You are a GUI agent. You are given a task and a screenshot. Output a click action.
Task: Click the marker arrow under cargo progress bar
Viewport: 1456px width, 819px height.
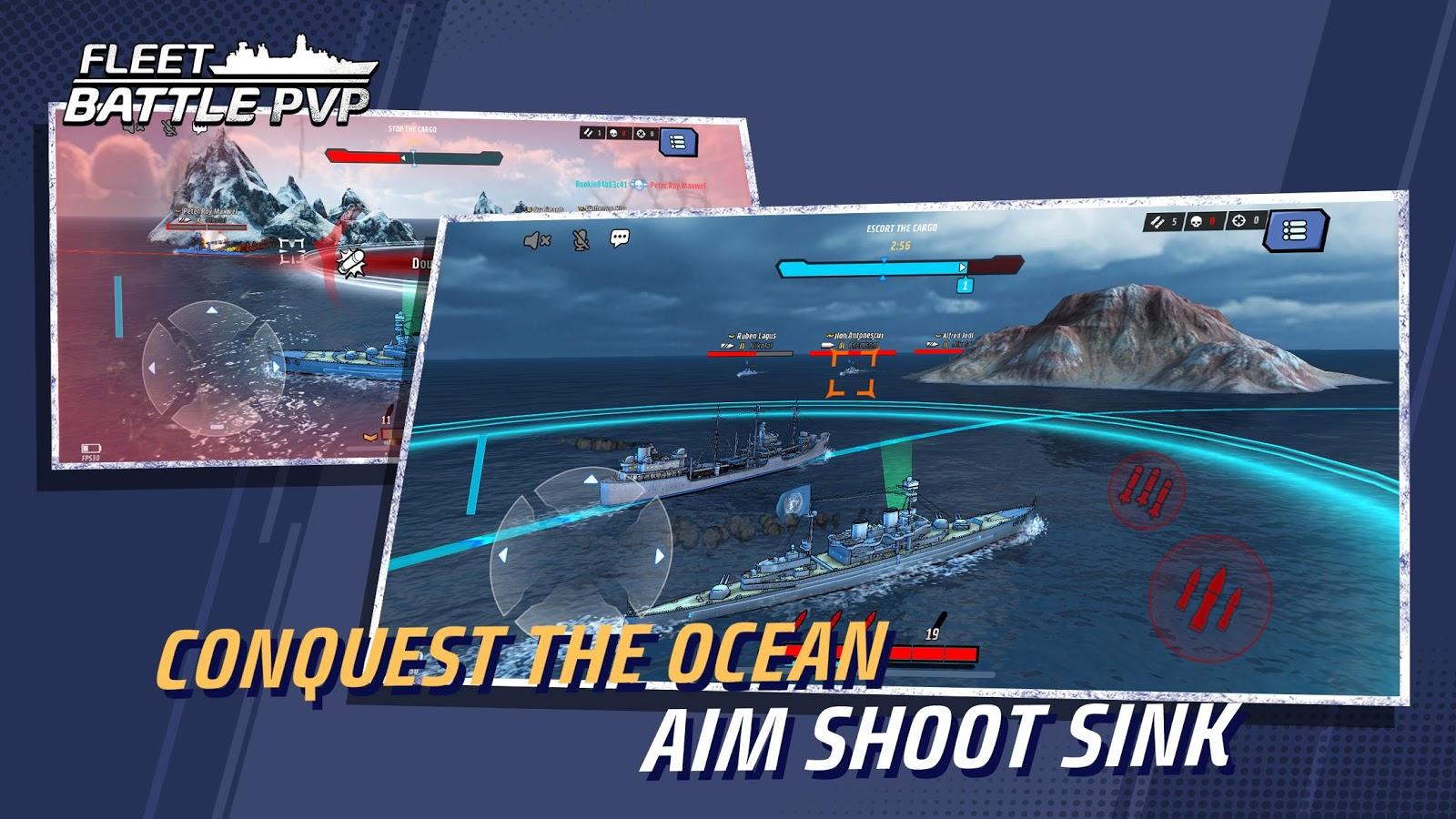pos(883,278)
